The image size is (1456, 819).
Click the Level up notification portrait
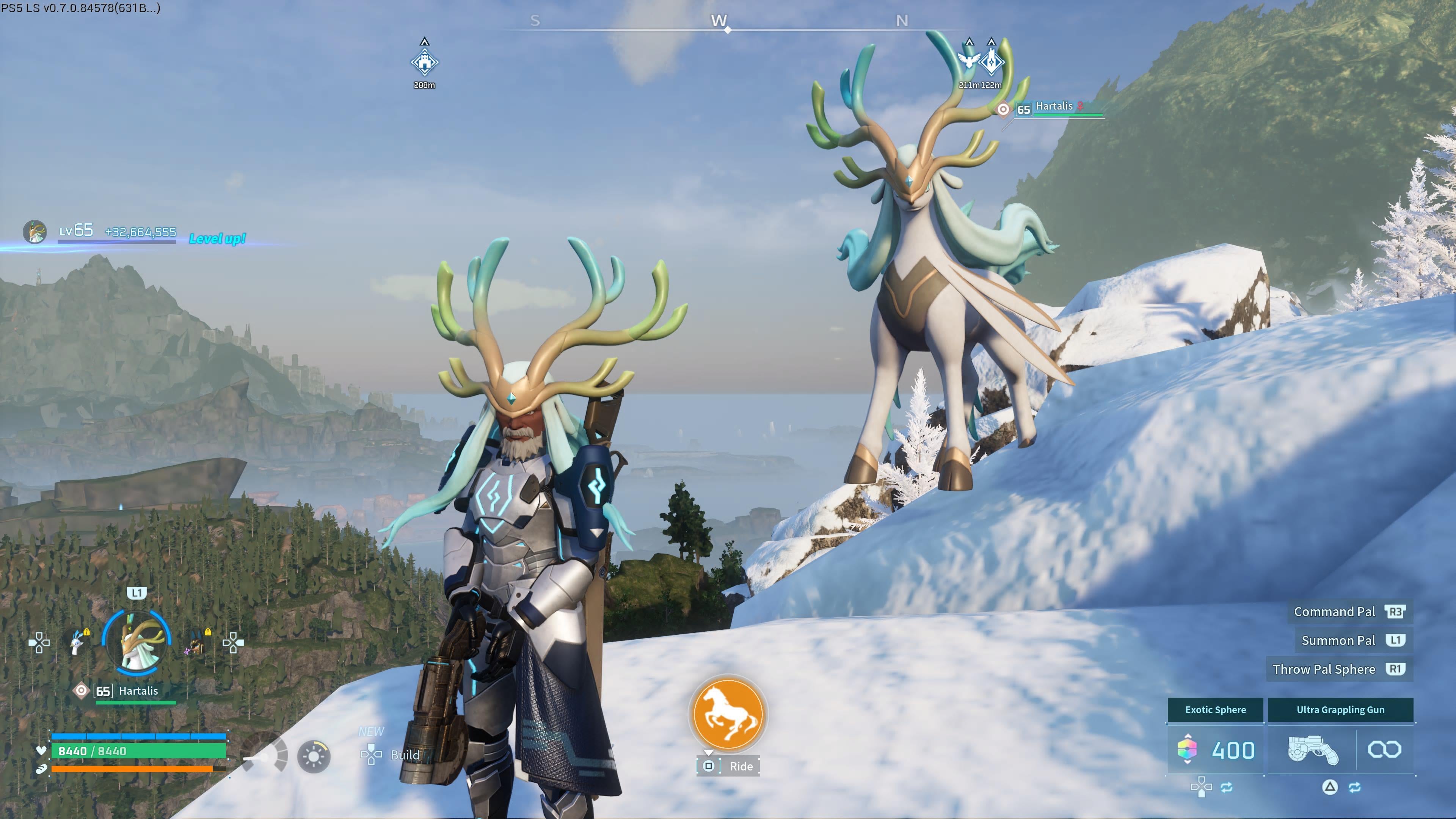(x=35, y=232)
